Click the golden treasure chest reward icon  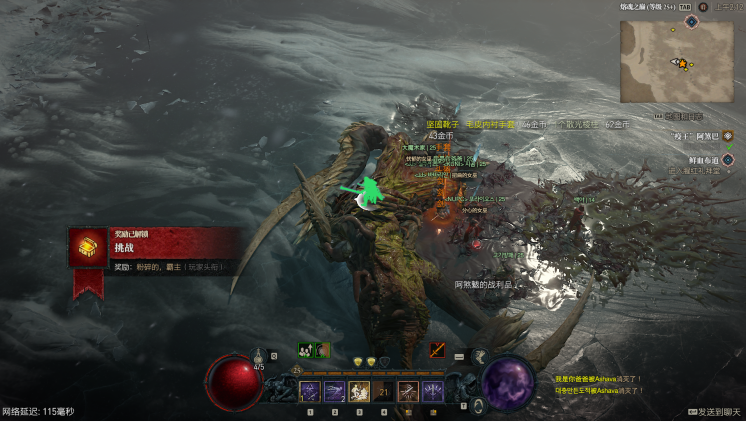coord(88,247)
